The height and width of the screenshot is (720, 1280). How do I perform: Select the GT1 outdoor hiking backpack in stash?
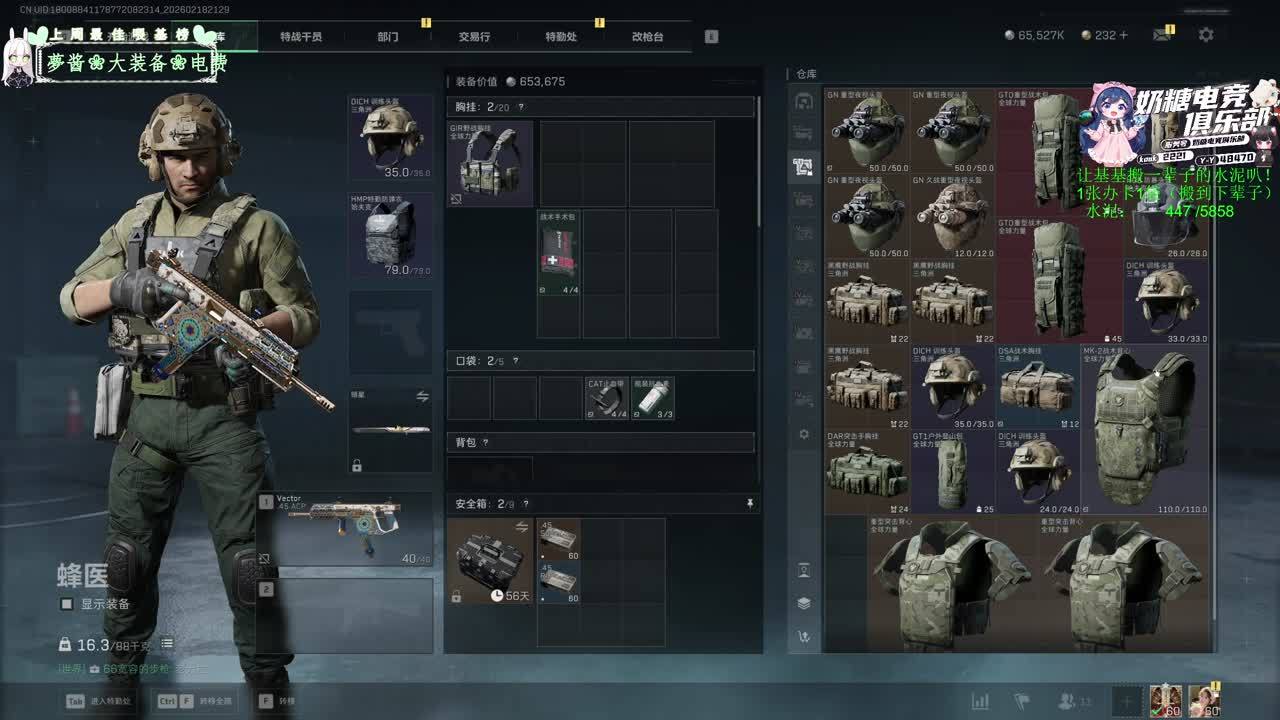pyautogui.click(x=951, y=472)
